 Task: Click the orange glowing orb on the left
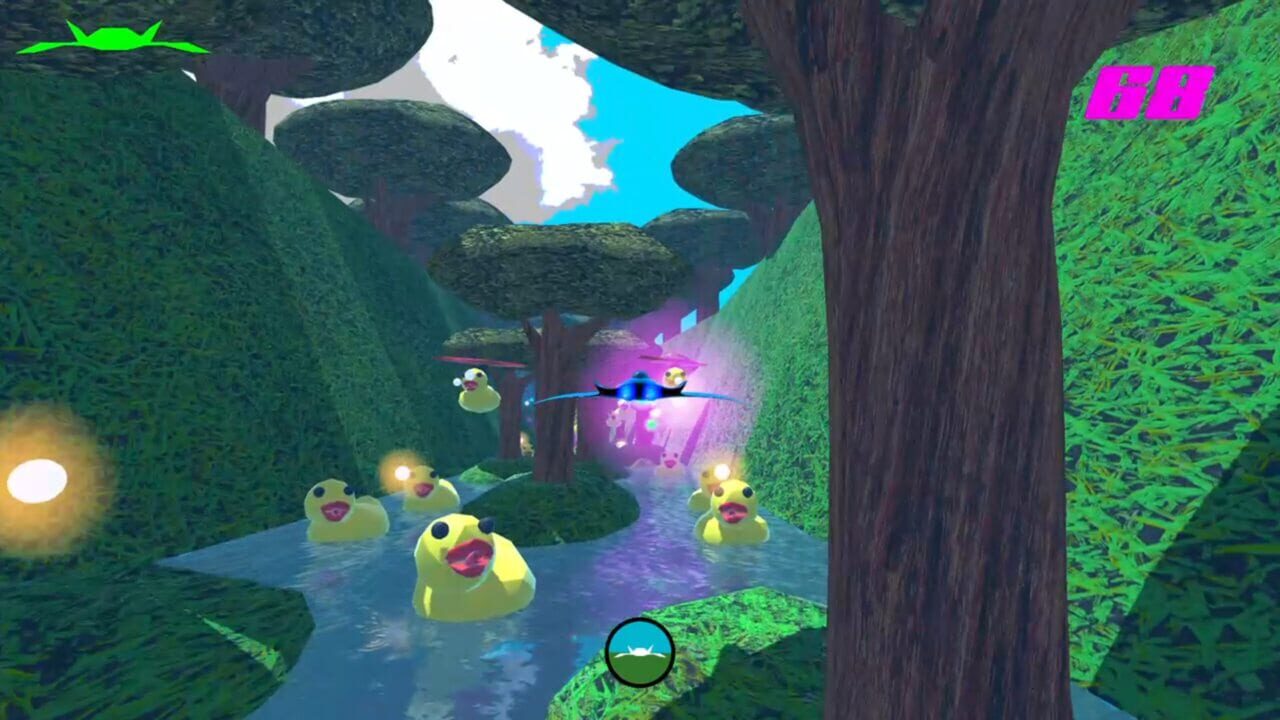[x=38, y=480]
